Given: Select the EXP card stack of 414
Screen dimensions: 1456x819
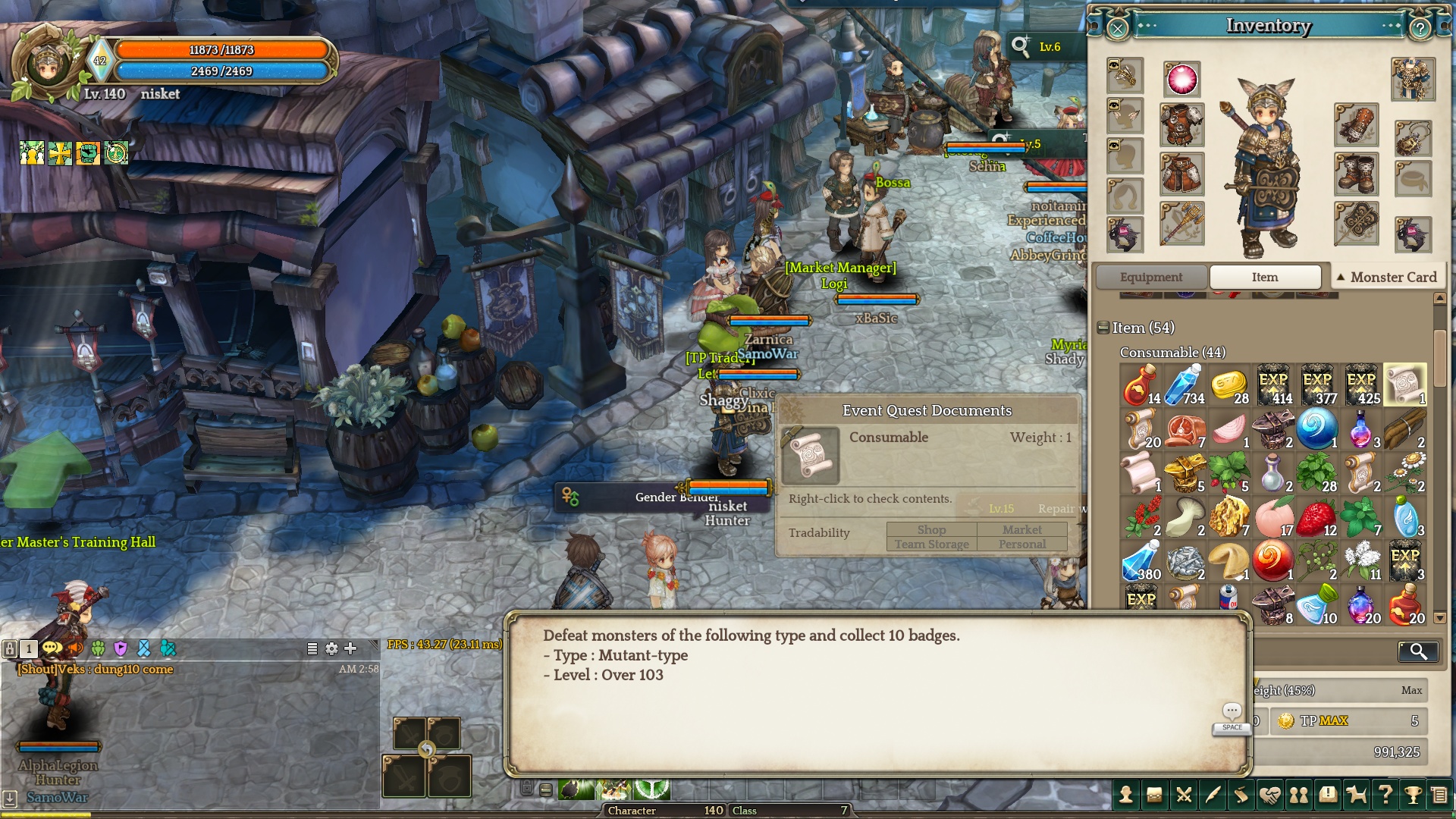Looking at the screenshot, I should pos(1273,384).
